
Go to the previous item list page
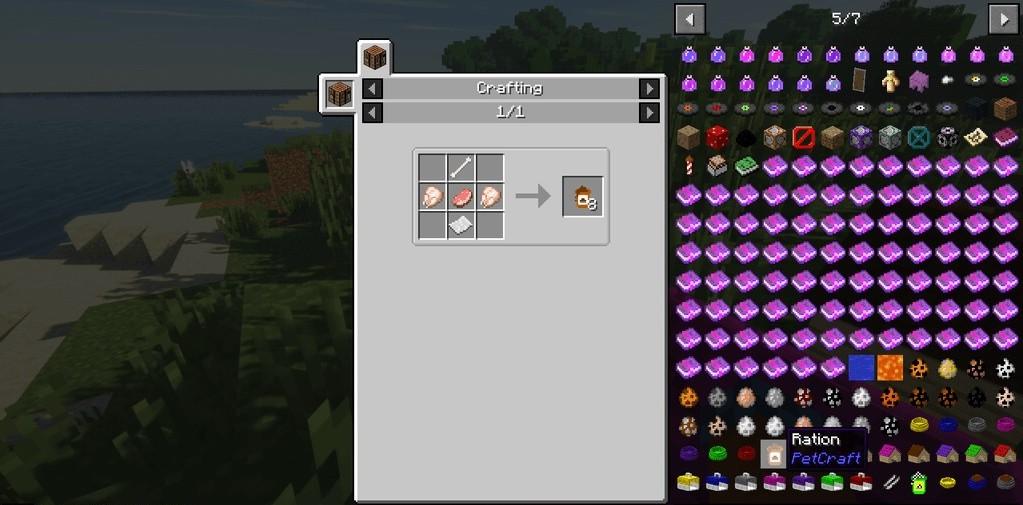coord(690,18)
